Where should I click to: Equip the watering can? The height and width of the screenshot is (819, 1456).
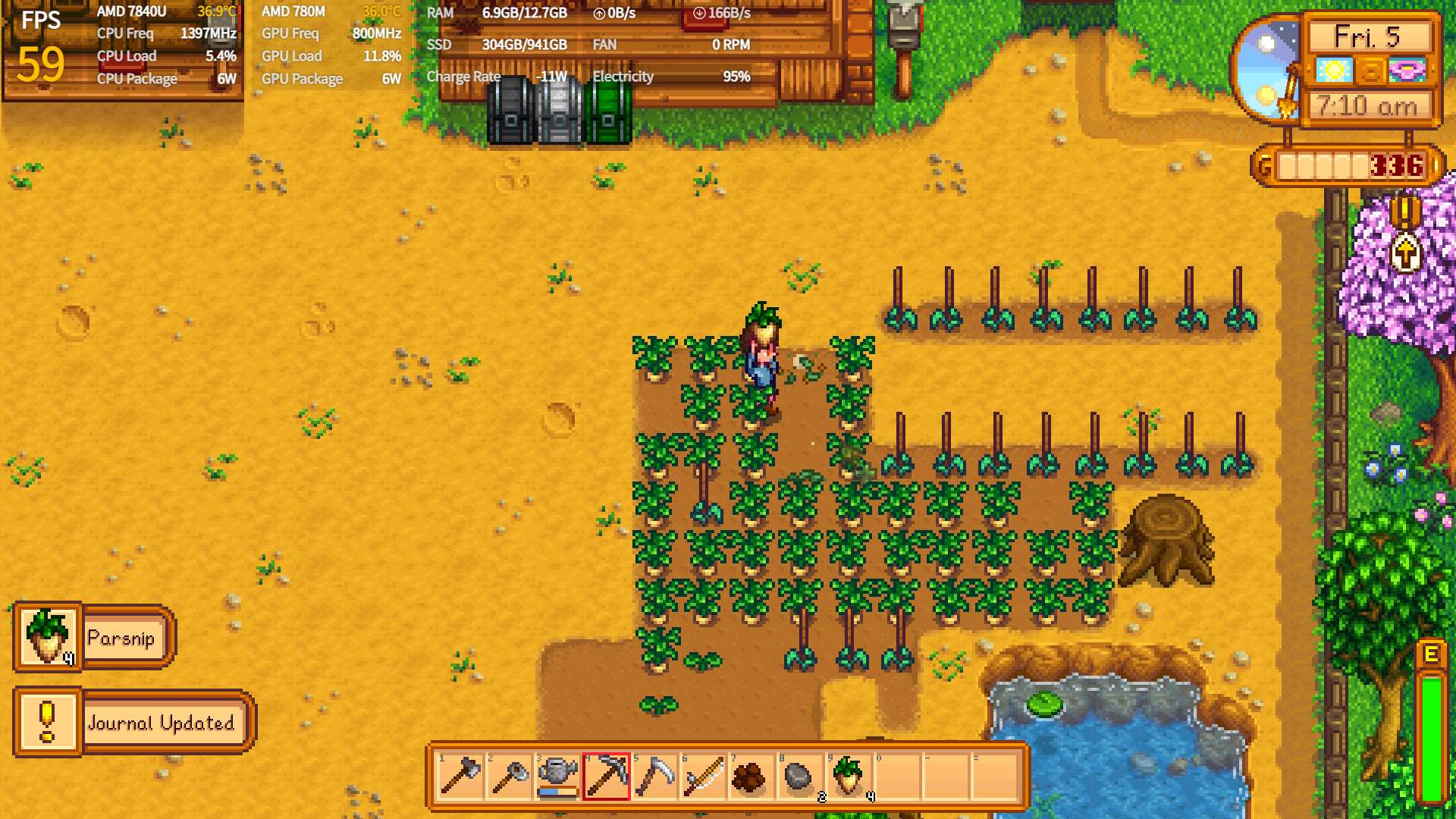pos(558,777)
